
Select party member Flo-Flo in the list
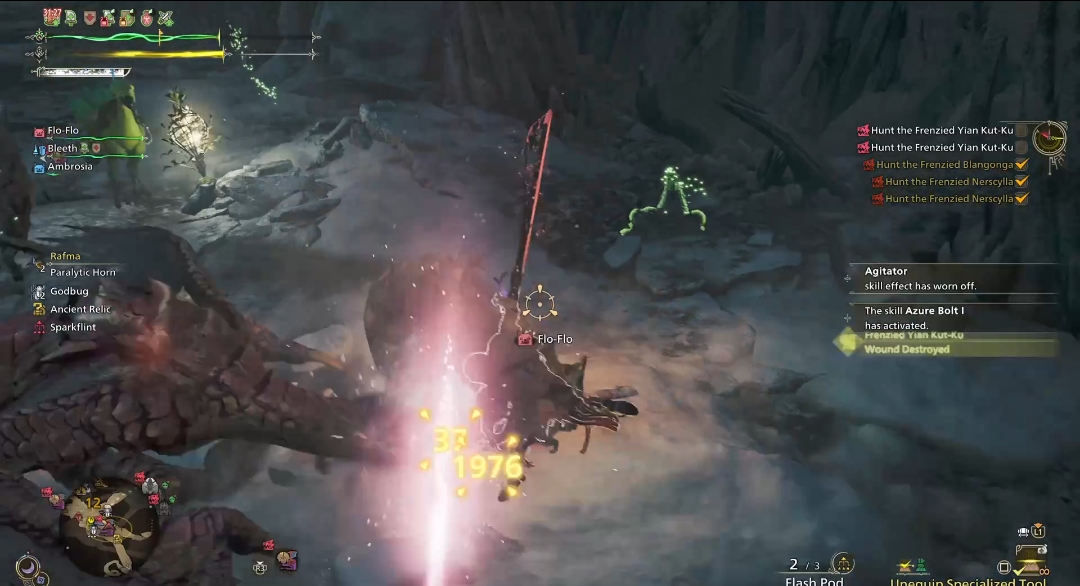click(62, 131)
